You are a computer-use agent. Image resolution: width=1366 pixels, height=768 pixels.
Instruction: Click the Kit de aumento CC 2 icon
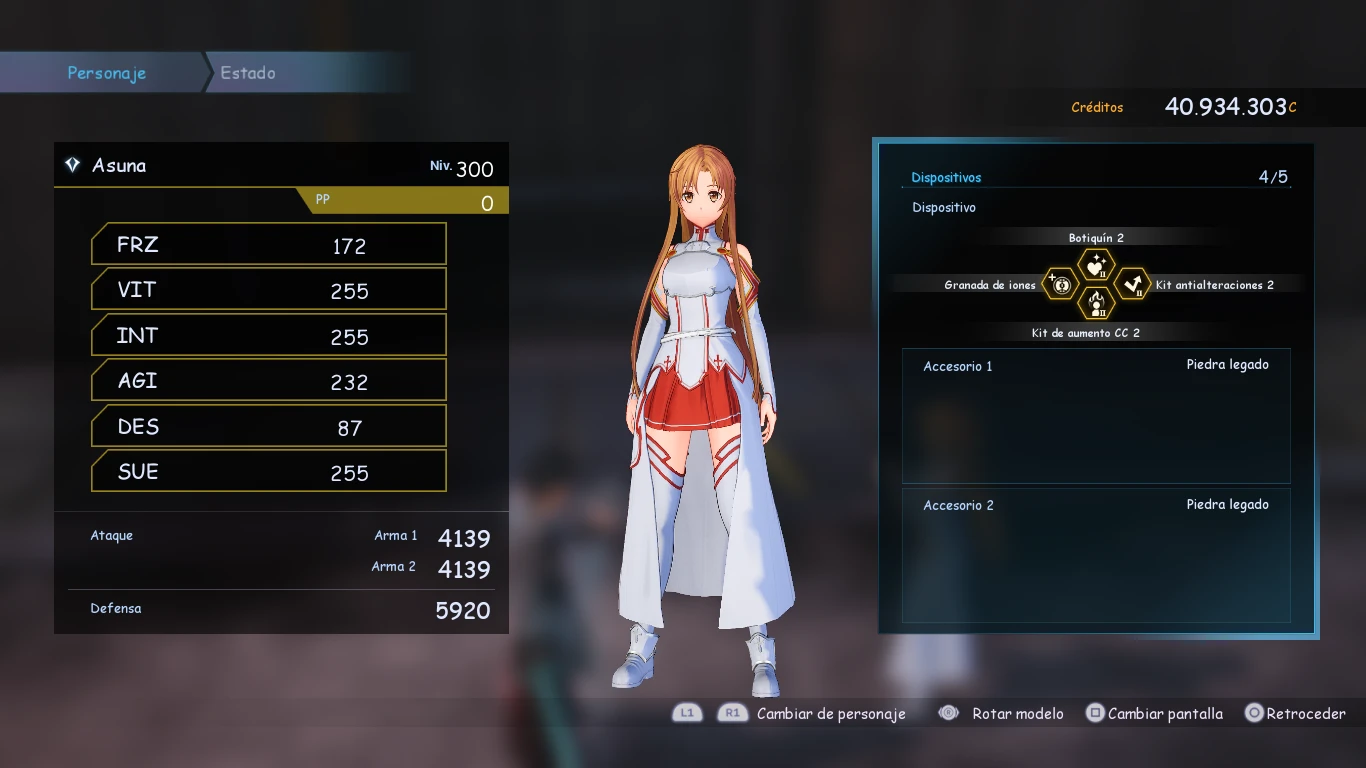pos(1096,303)
